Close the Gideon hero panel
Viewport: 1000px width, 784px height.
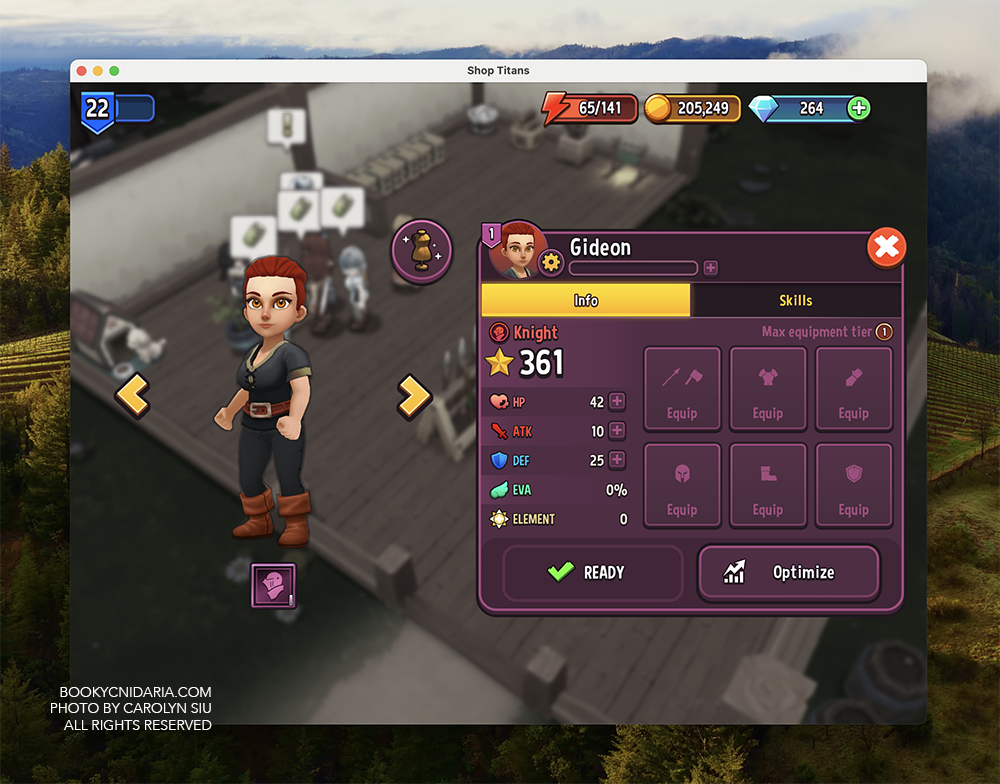click(886, 247)
